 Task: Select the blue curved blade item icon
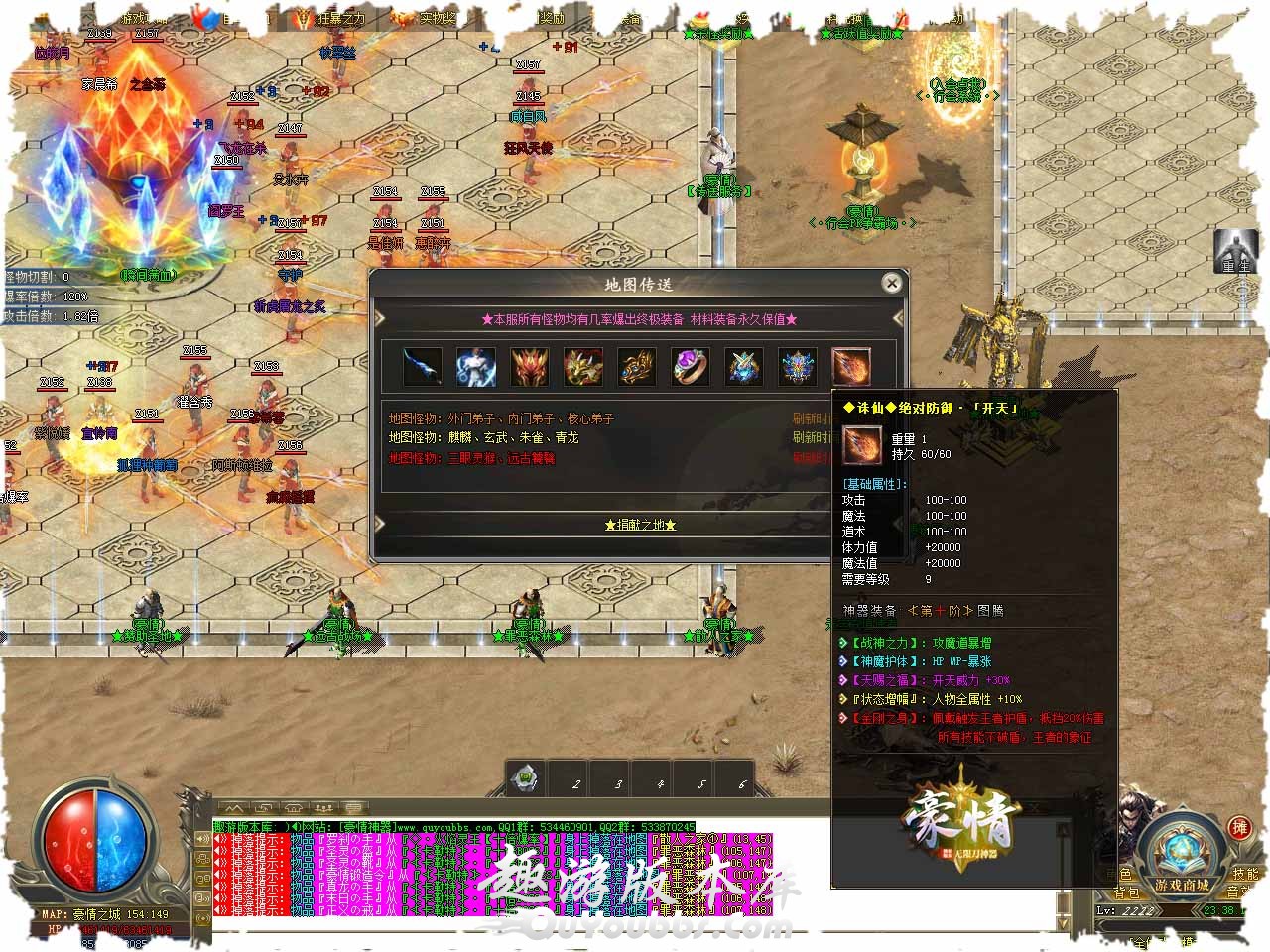423,367
